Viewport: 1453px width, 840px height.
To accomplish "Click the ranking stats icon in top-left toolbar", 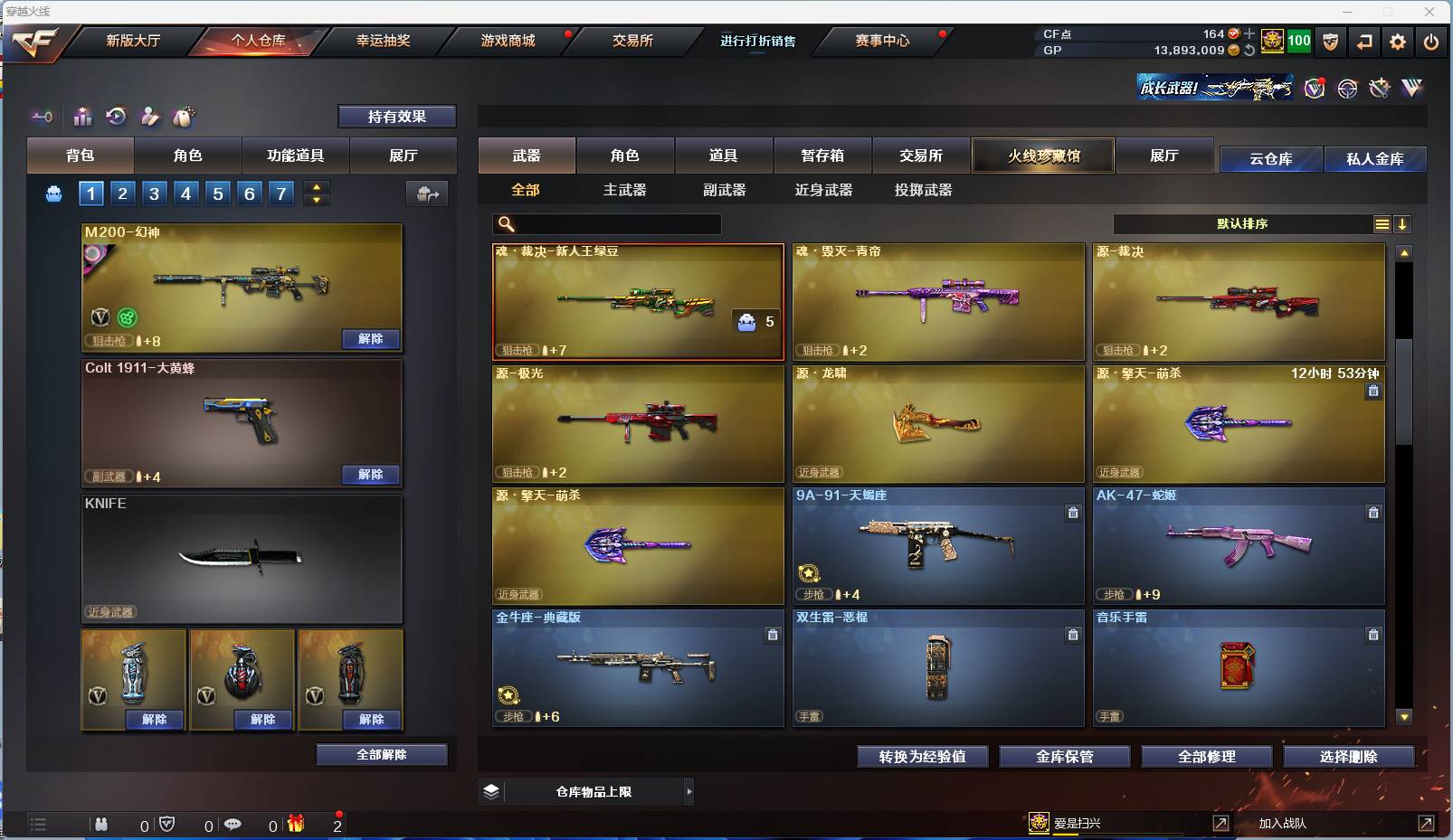I will tap(82, 117).
